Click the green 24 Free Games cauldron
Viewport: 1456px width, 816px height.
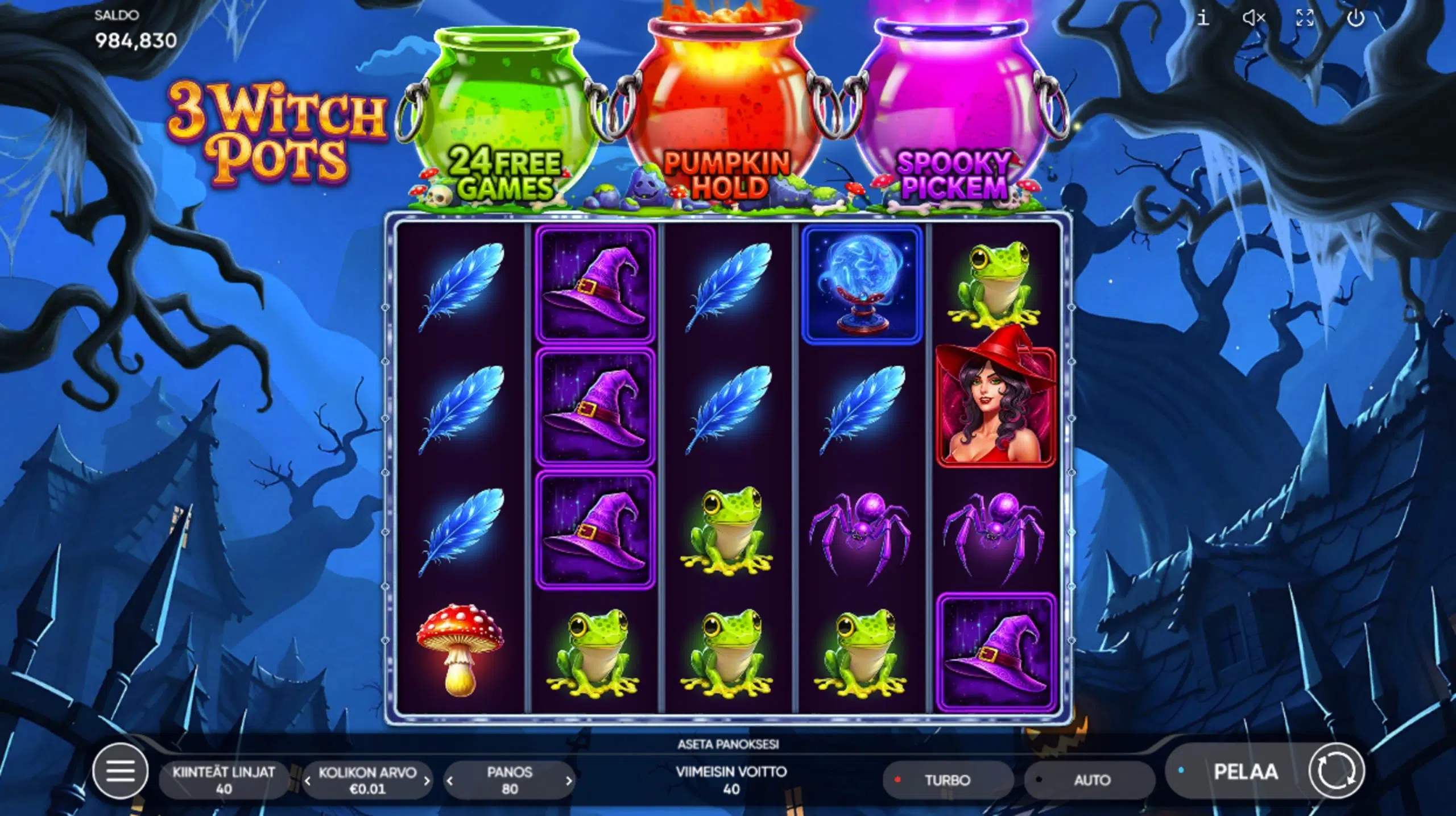(x=506, y=102)
